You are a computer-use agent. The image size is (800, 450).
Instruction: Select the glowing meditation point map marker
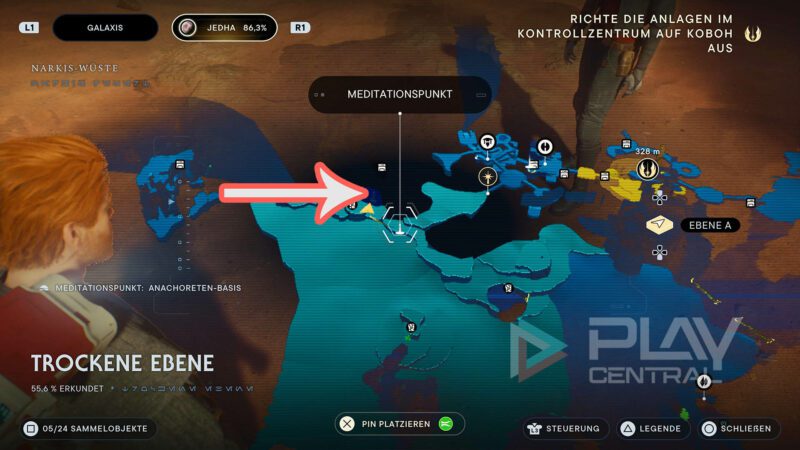pos(488,177)
